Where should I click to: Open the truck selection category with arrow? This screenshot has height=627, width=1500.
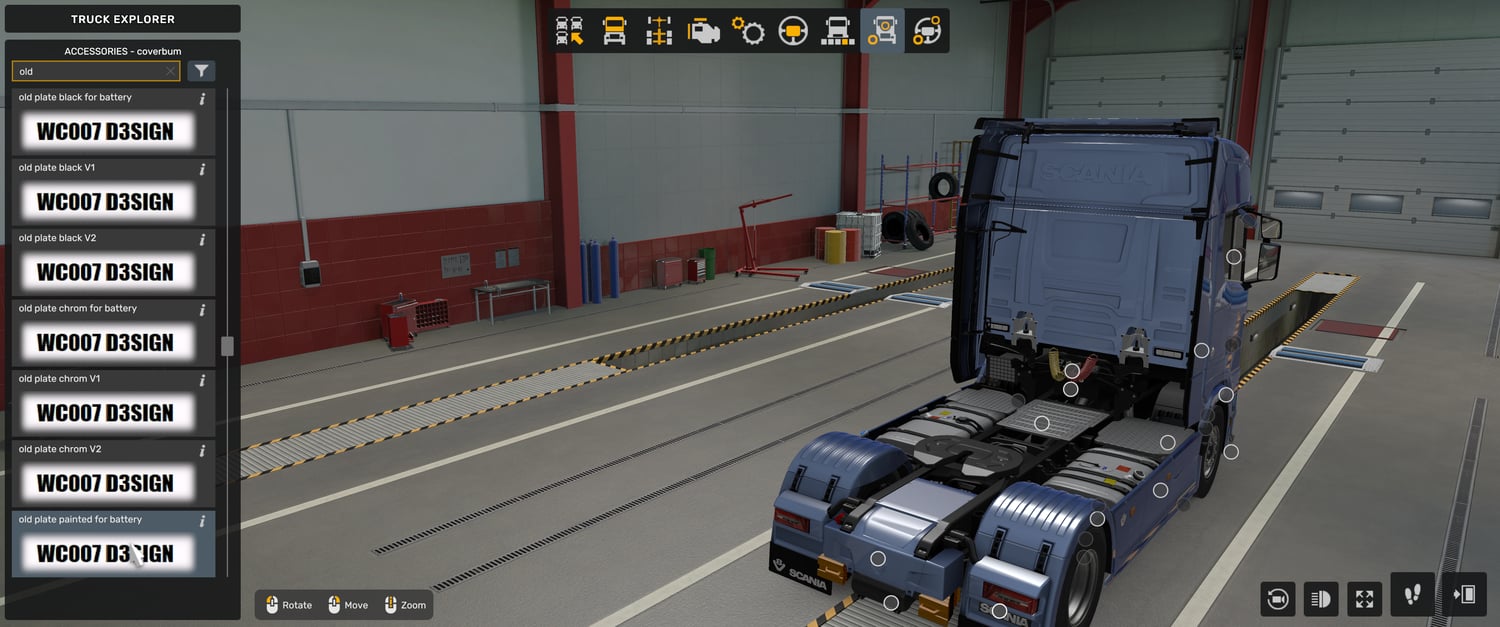(570, 31)
